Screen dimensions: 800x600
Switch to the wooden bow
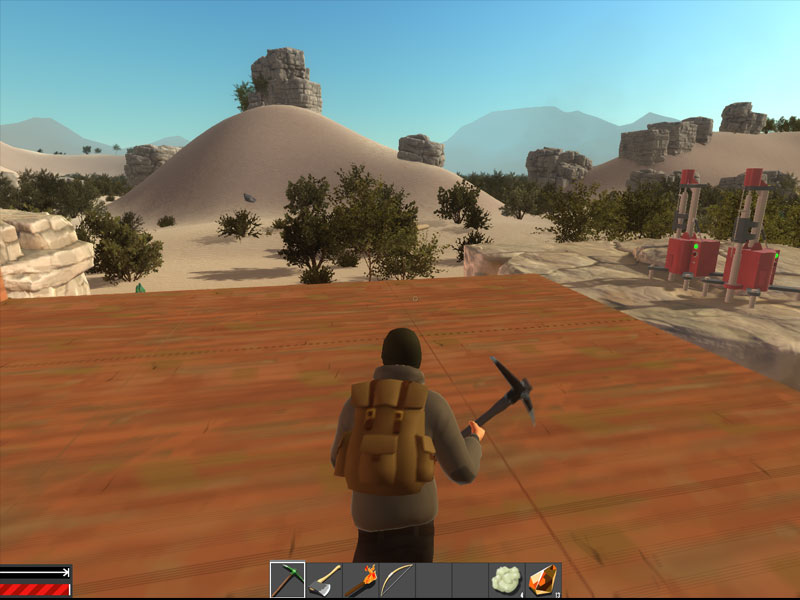point(397,580)
